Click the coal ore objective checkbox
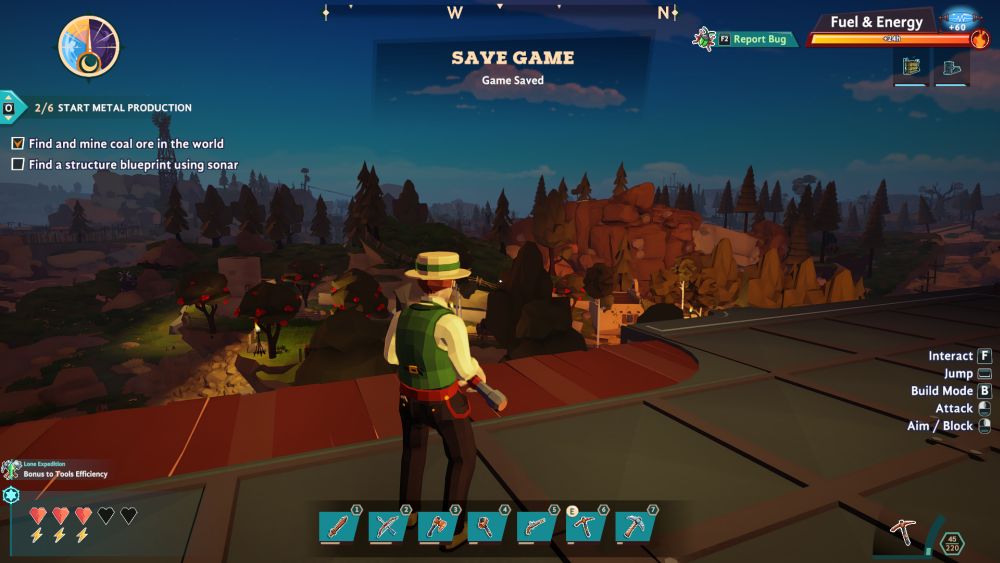1000x563 pixels. tap(18, 144)
